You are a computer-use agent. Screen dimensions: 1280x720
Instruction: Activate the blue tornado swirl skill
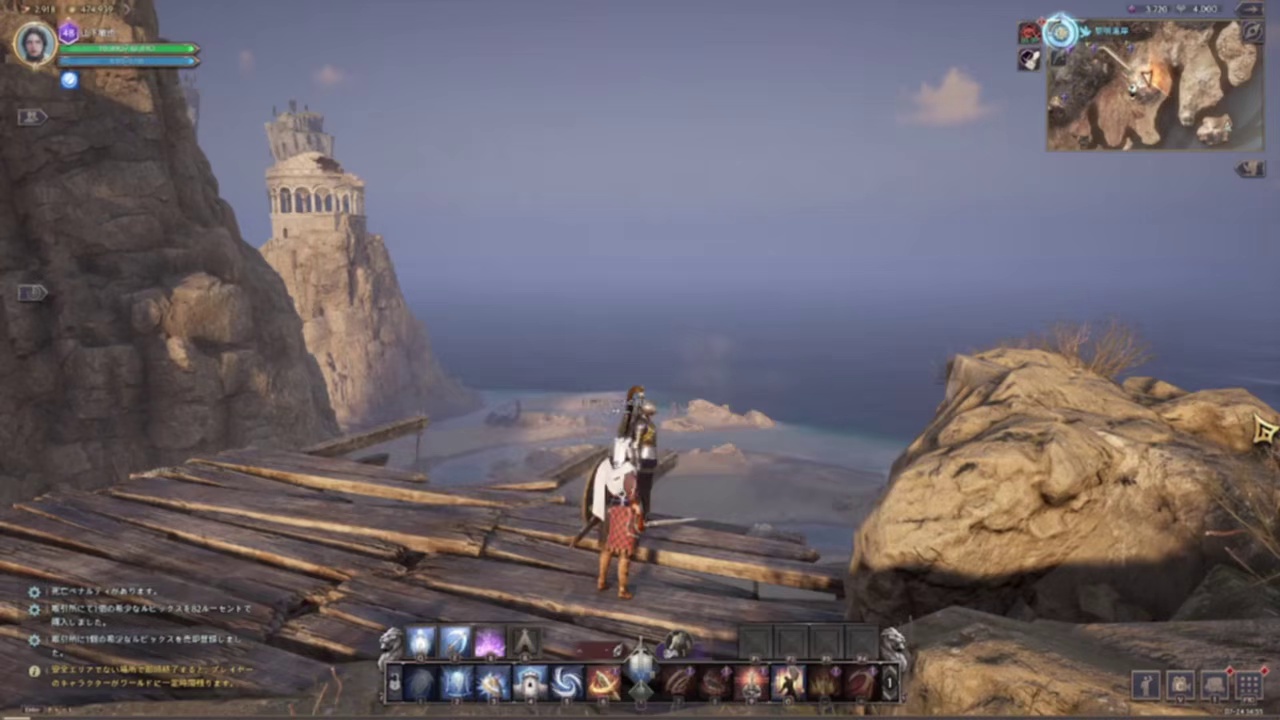[x=567, y=683]
